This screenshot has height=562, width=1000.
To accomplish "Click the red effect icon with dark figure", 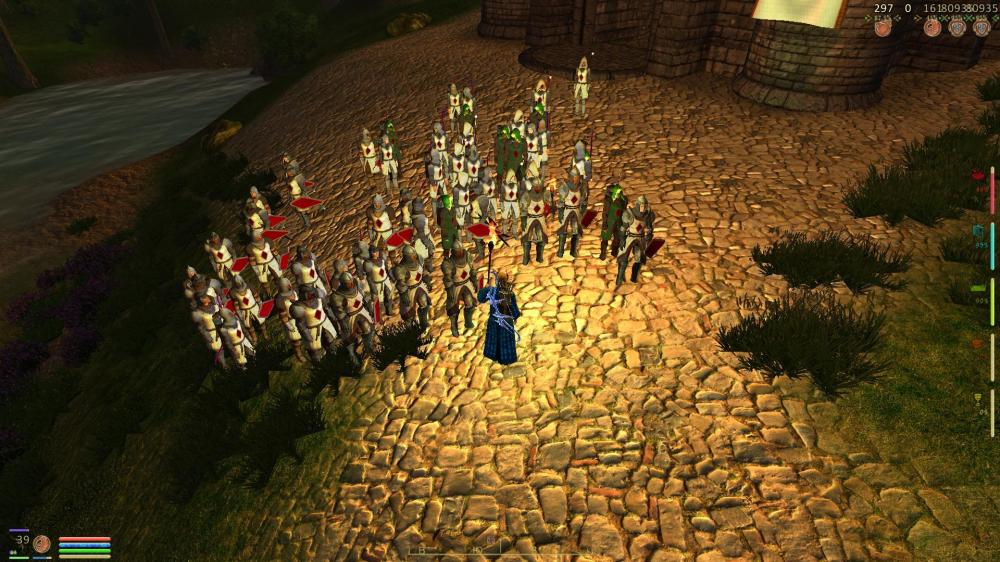I will pos(932,28).
